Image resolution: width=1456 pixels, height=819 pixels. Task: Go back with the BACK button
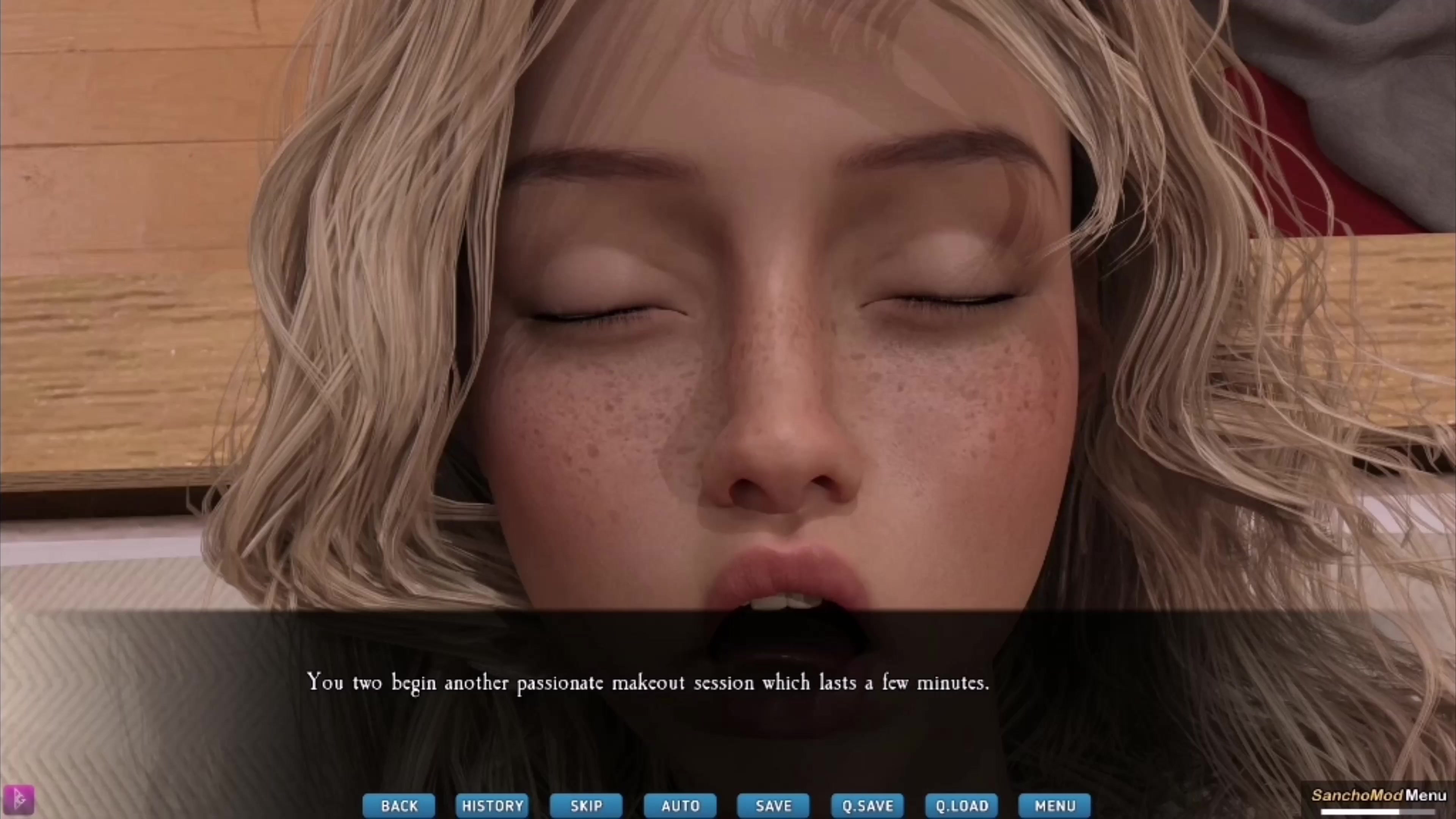pos(399,805)
